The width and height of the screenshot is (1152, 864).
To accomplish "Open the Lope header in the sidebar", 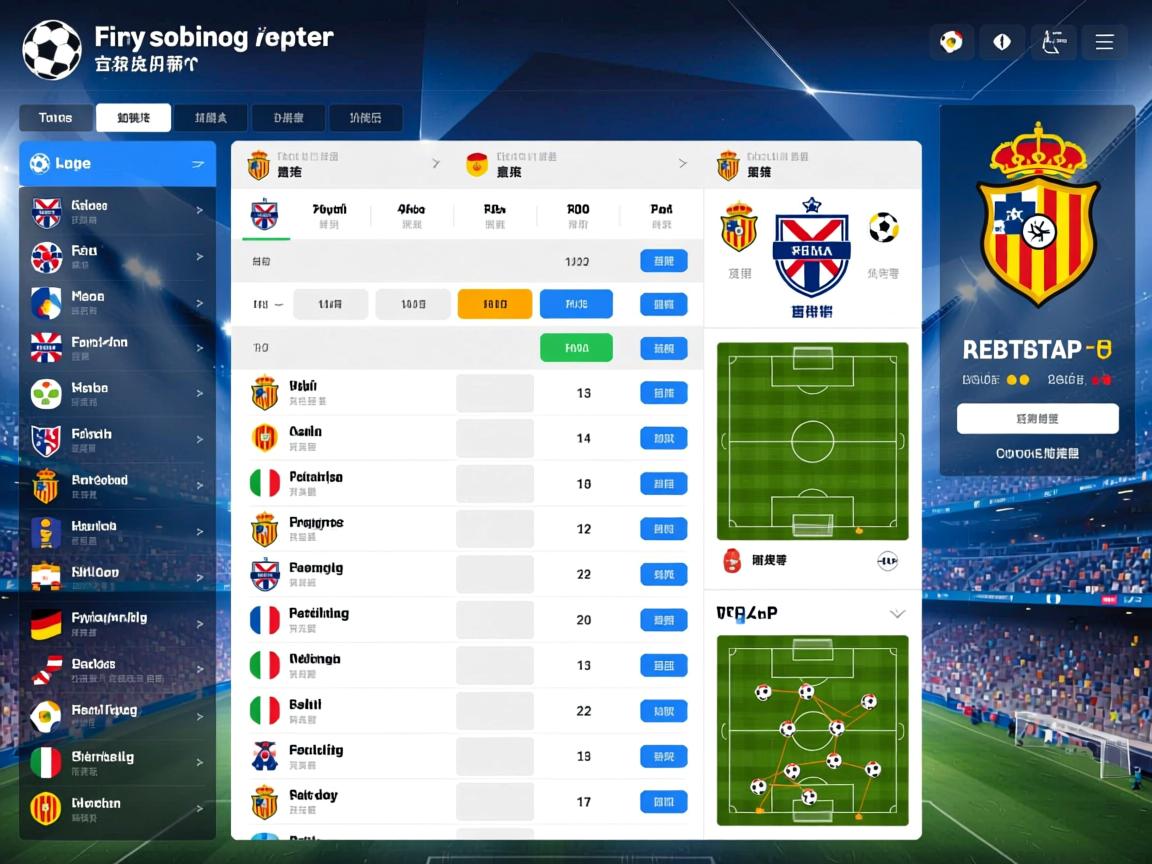I will click(117, 164).
